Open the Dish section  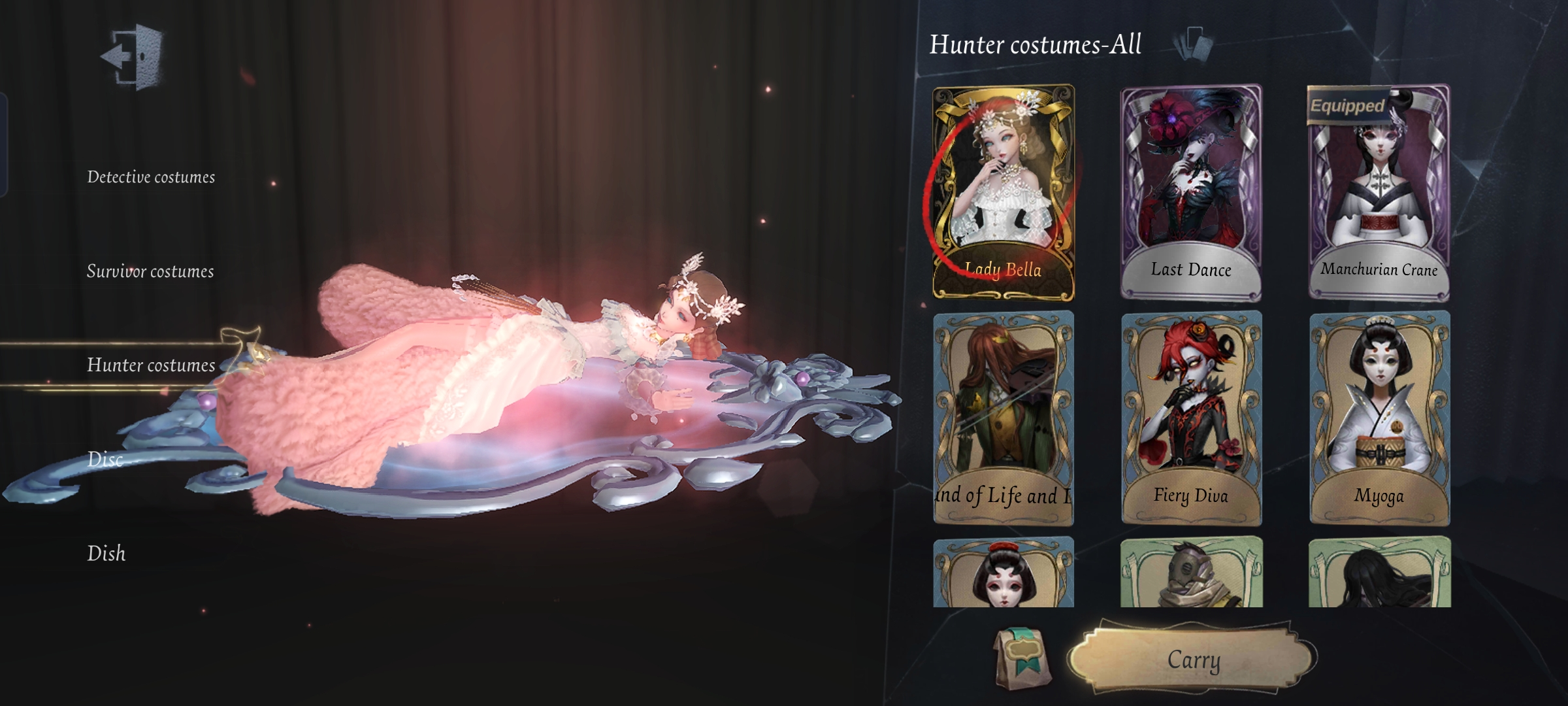coord(106,554)
